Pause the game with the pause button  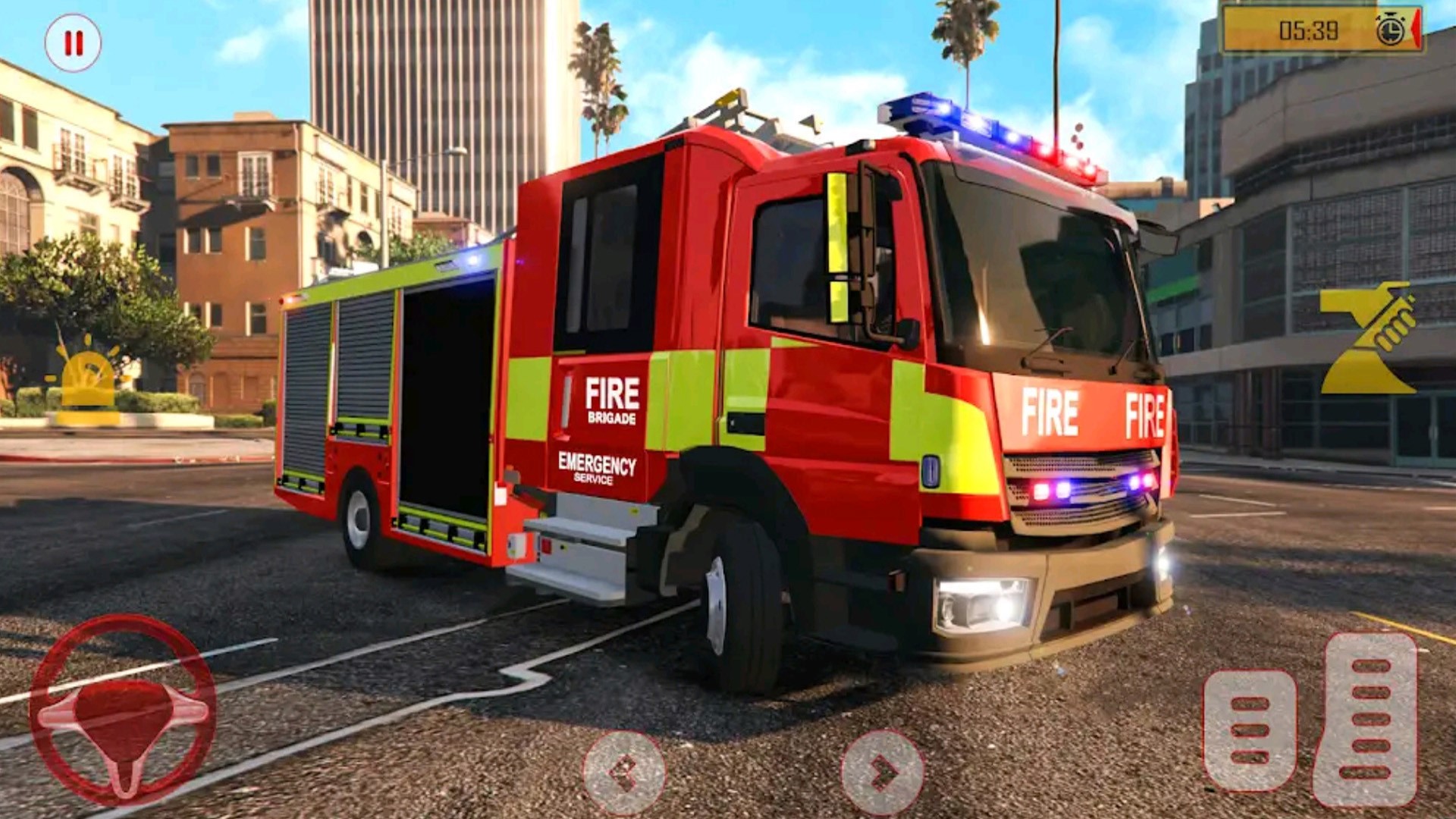(73, 43)
